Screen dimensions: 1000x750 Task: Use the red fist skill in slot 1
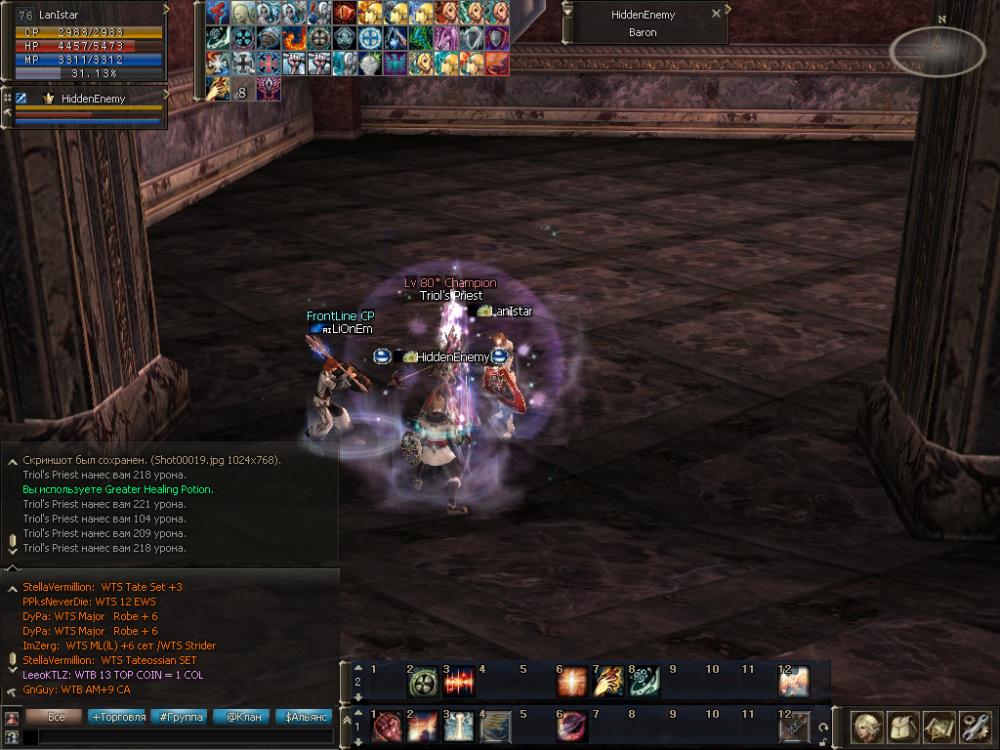[386, 726]
